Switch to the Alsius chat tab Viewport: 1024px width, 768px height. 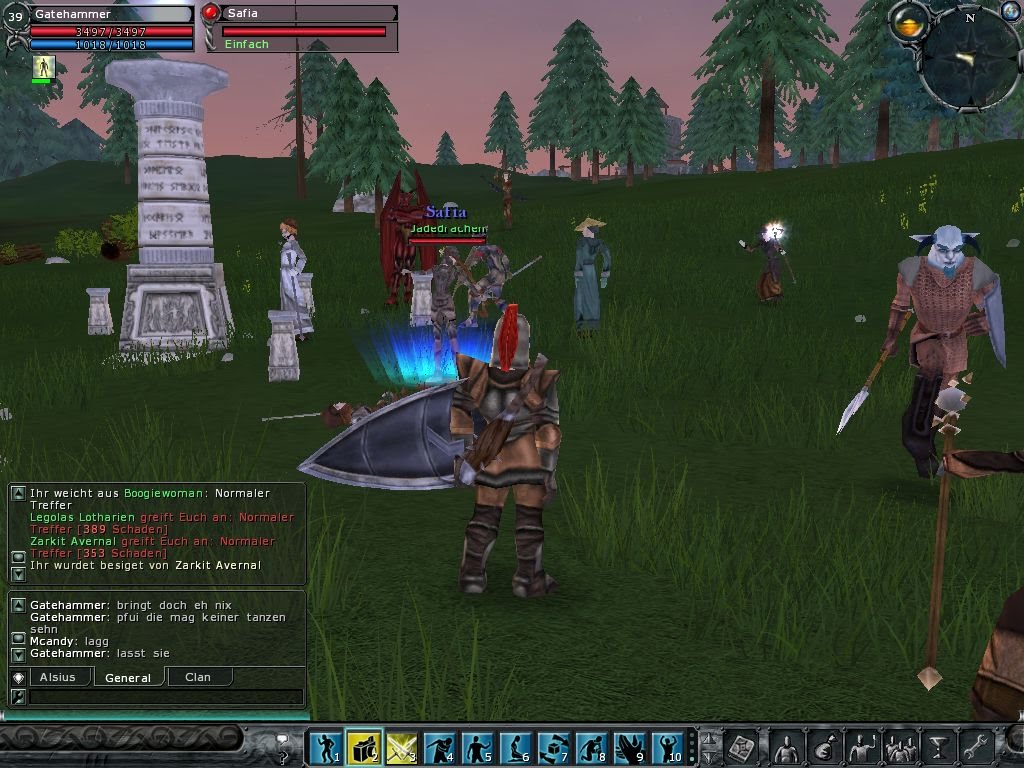click(x=58, y=677)
